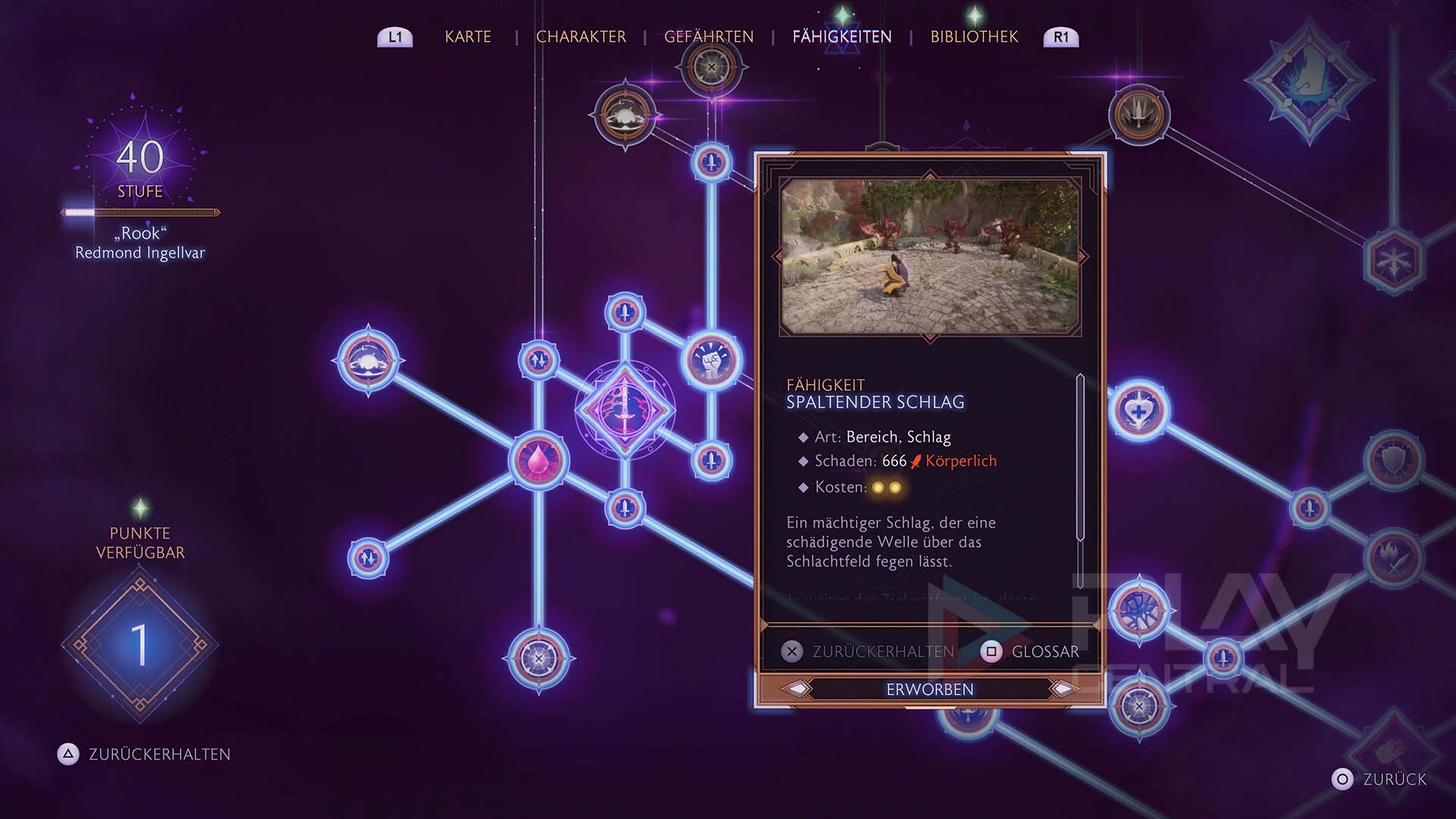Screen dimensions: 1456x819
Task: Play the Spaltender Schlag preview clip
Action: coord(930,256)
